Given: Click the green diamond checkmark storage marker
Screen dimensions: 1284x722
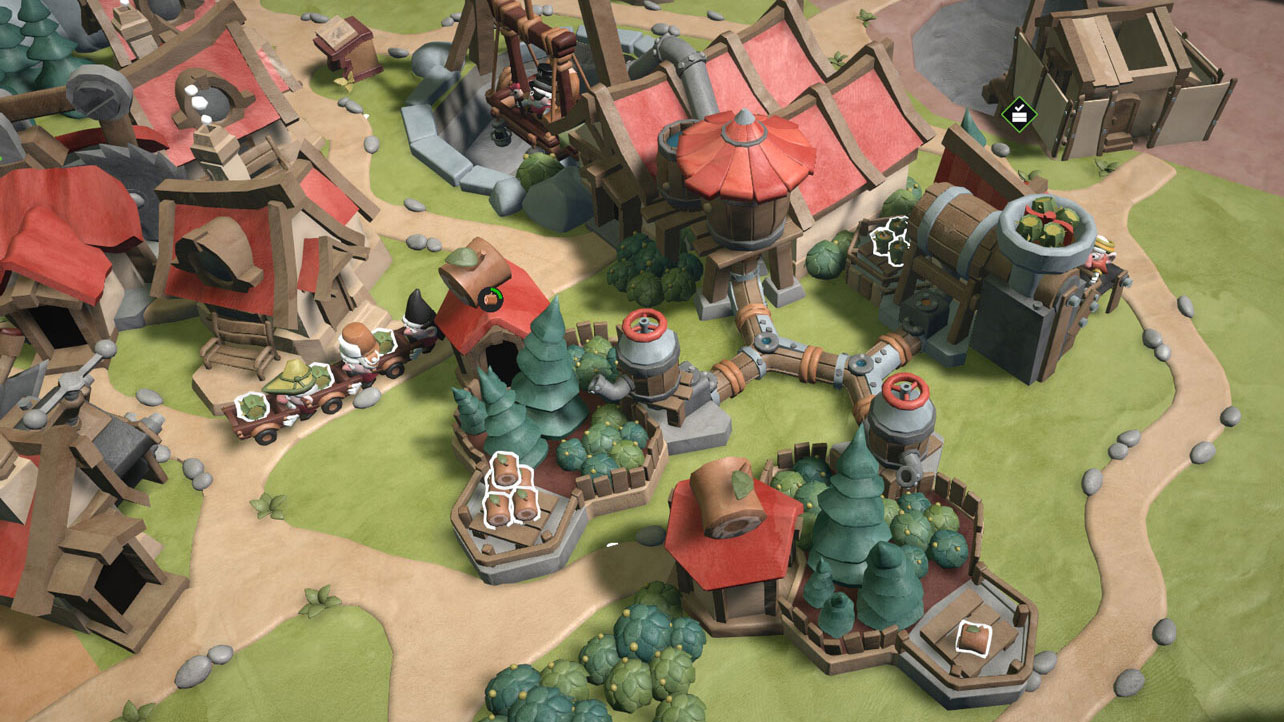Looking at the screenshot, I should tap(1018, 113).
